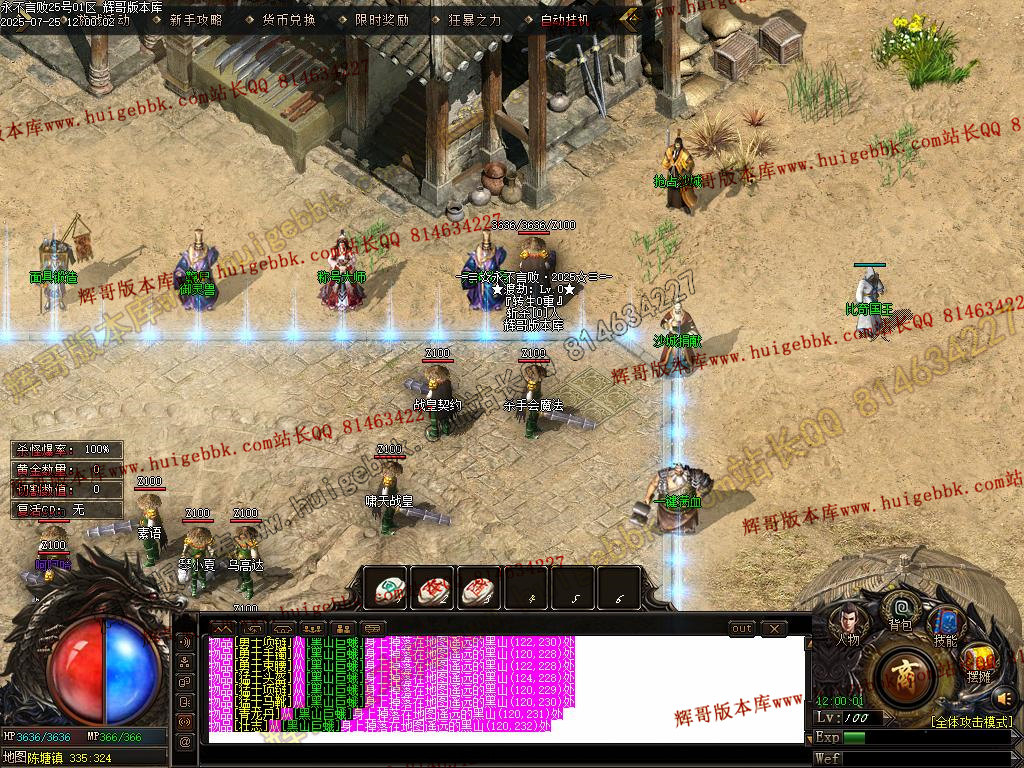Click the 'out' button on chat panel
The image size is (1024, 768).
[x=741, y=629]
